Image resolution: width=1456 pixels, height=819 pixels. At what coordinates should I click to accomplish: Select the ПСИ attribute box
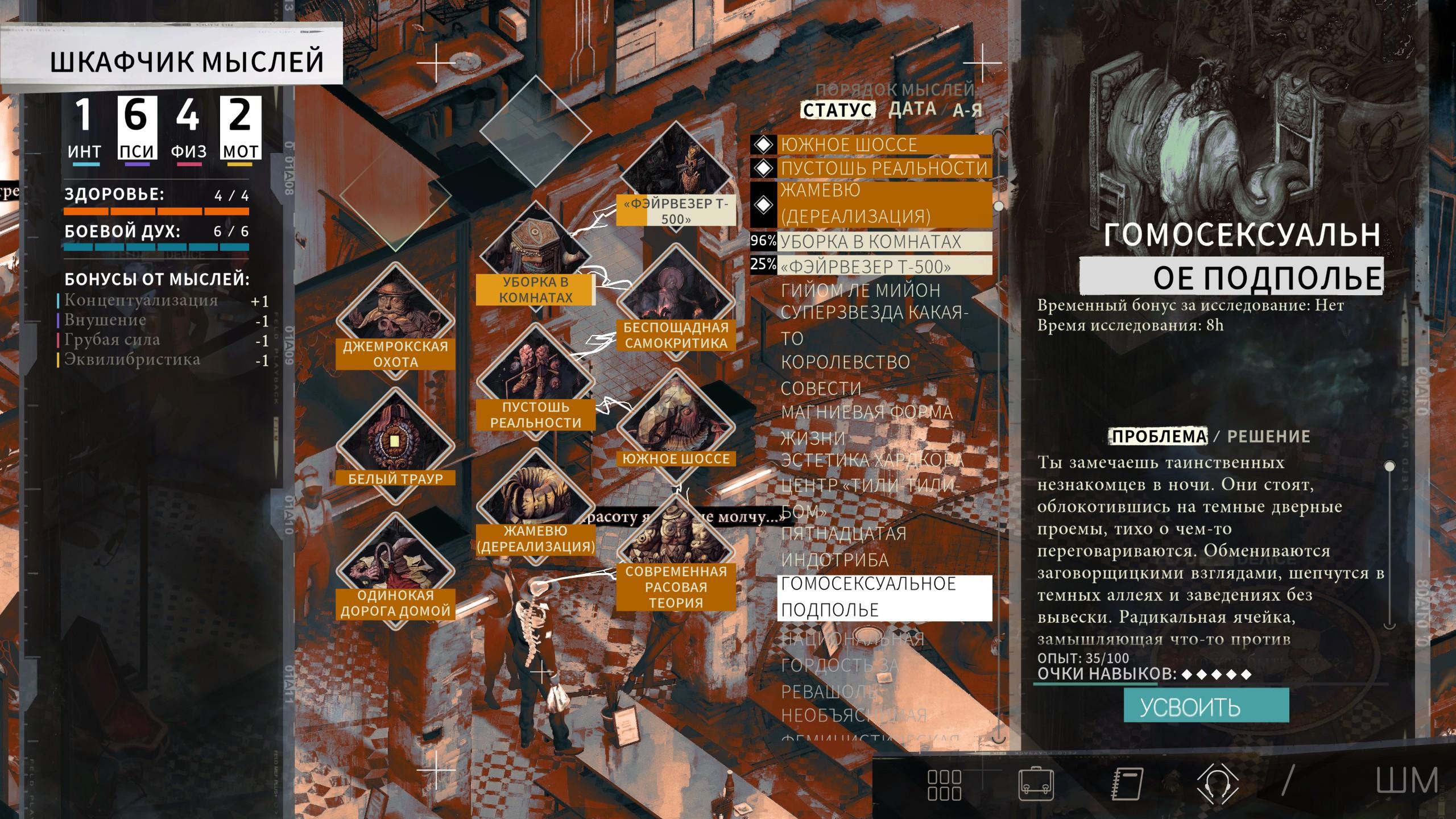point(136,129)
